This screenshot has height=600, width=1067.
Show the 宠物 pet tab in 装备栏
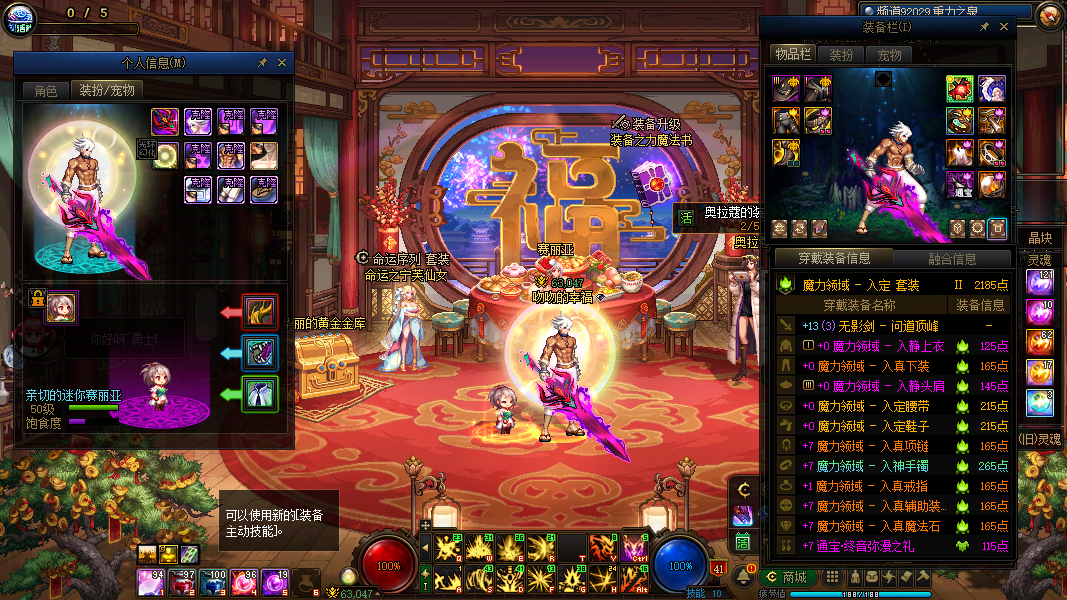[890, 54]
